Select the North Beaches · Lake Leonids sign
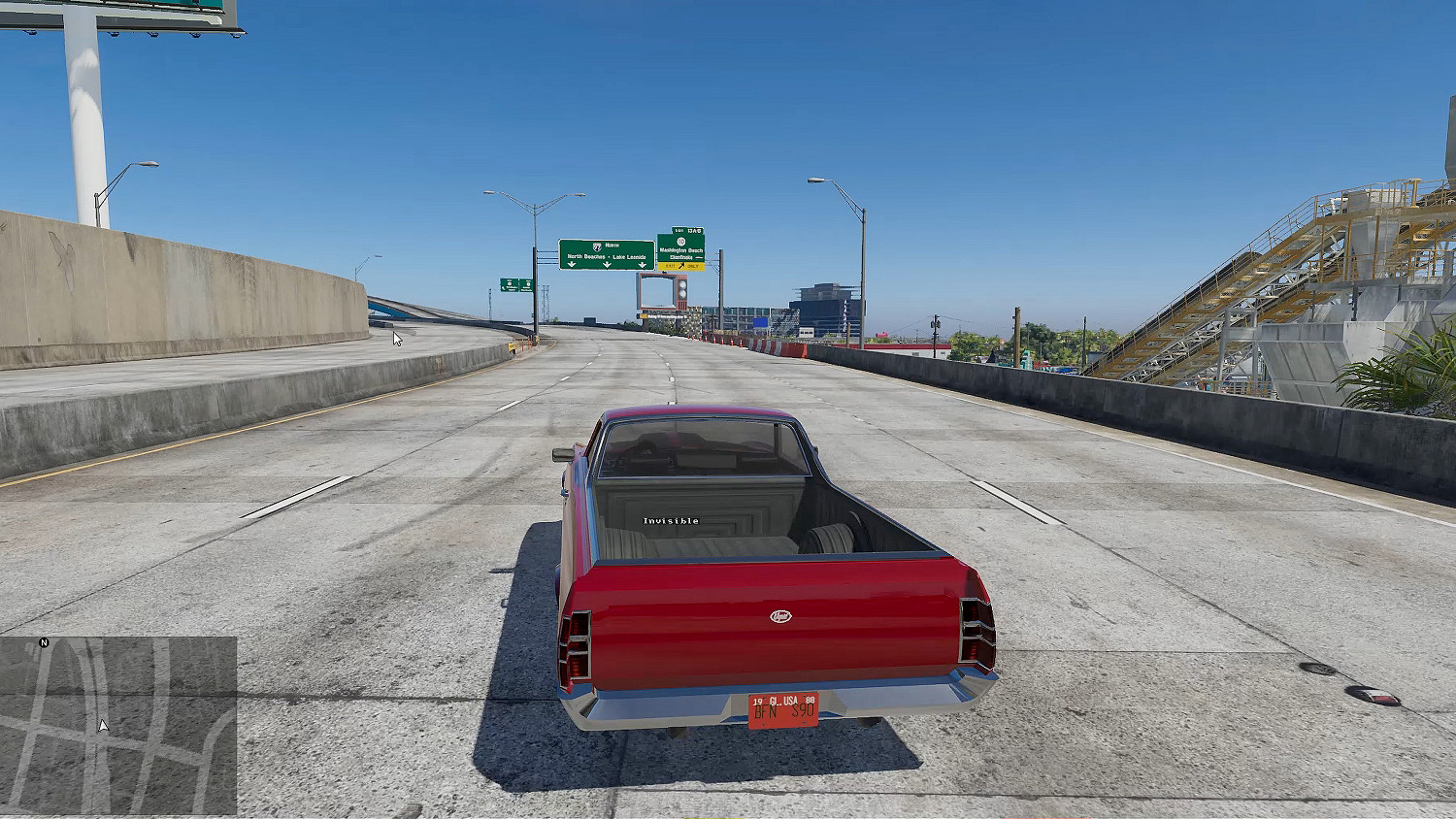 pyautogui.click(x=607, y=256)
